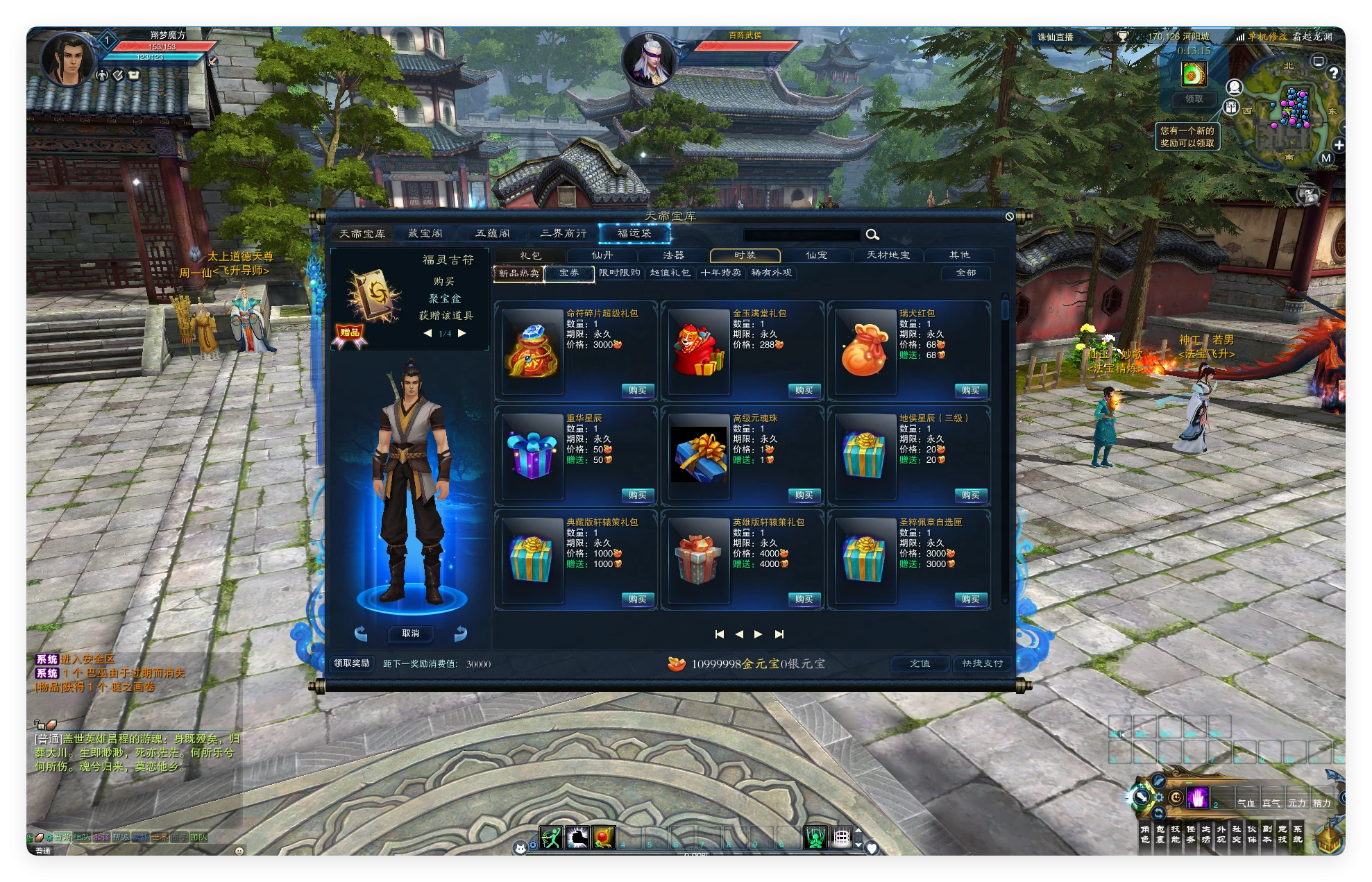Switch to the 藏宝阁 tab
Screen dimensions: 1372x882
pos(425,234)
